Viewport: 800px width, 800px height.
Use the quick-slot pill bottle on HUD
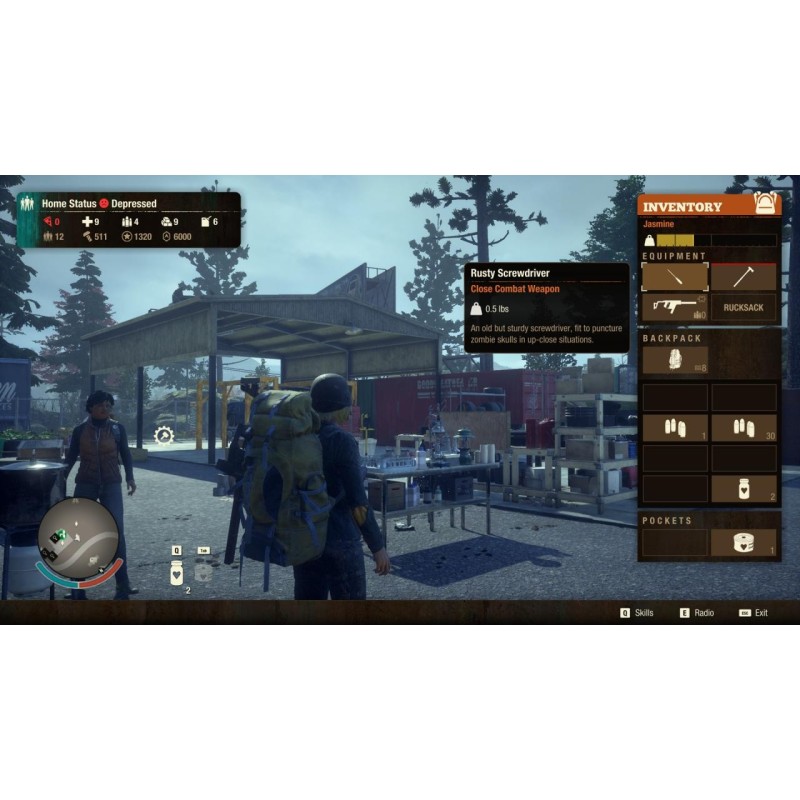tap(177, 573)
